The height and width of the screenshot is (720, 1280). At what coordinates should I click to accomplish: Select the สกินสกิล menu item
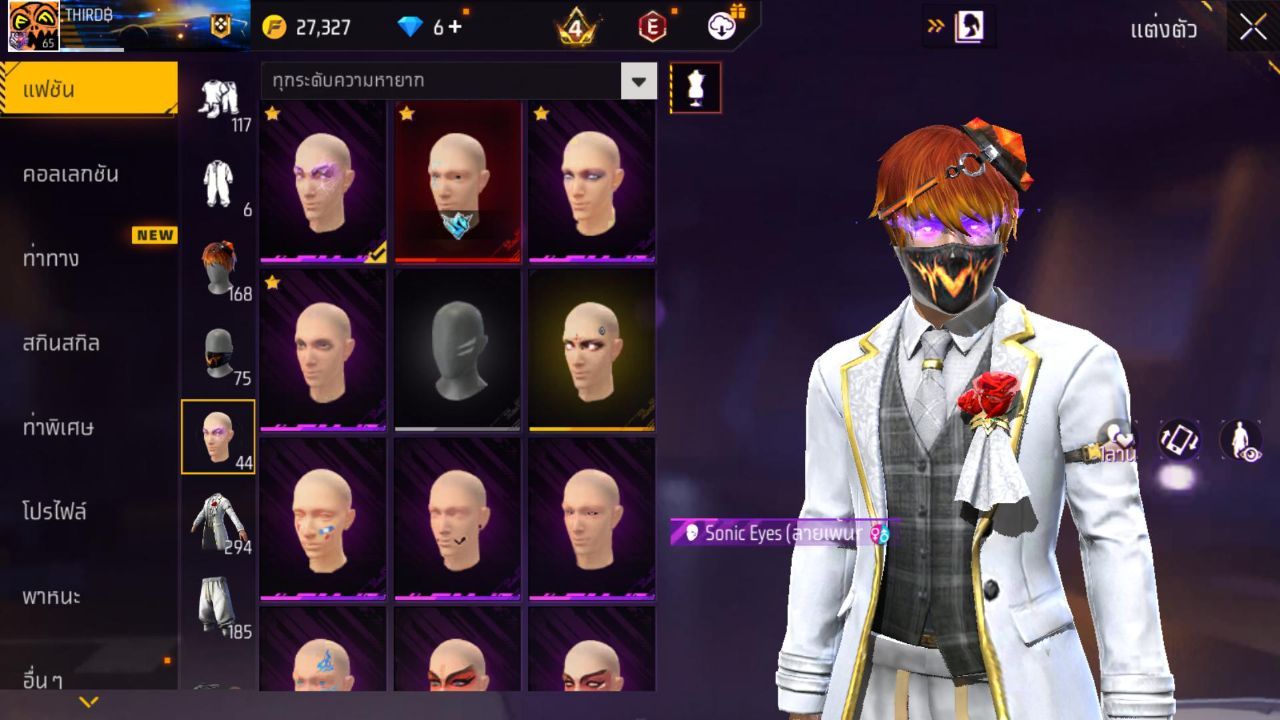pos(88,343)
